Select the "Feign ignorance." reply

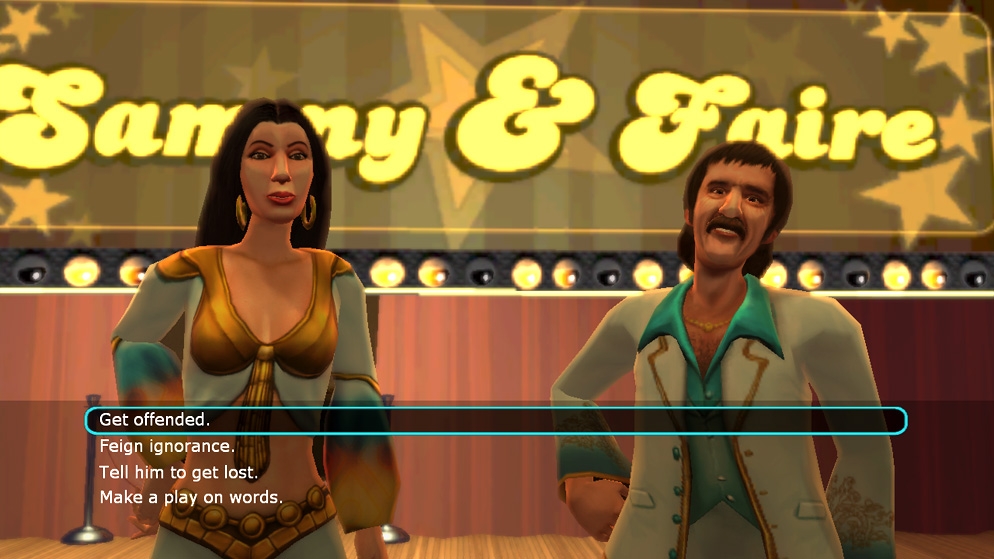tap(167, 446)
